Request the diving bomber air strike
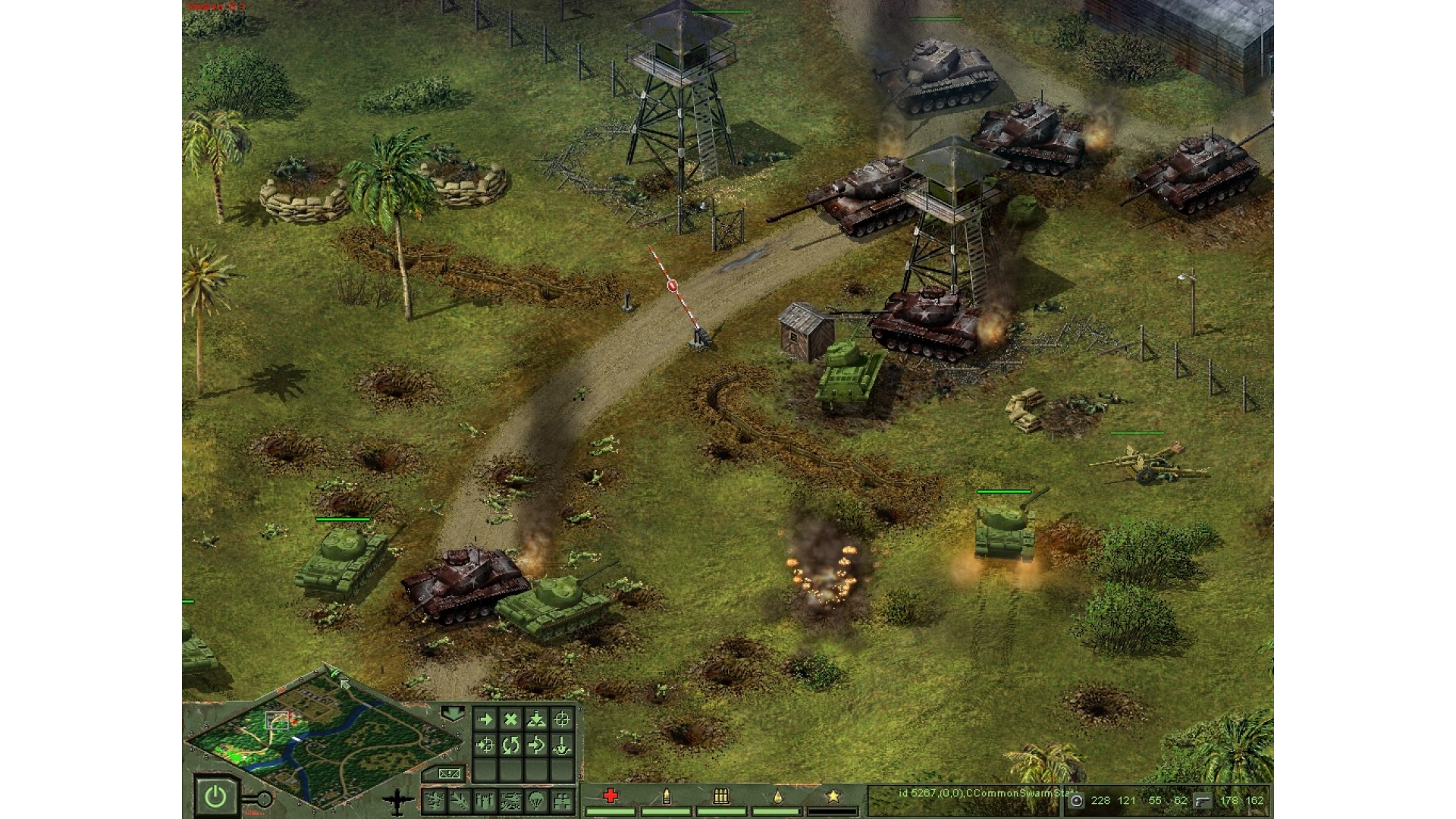 point(460,800)
